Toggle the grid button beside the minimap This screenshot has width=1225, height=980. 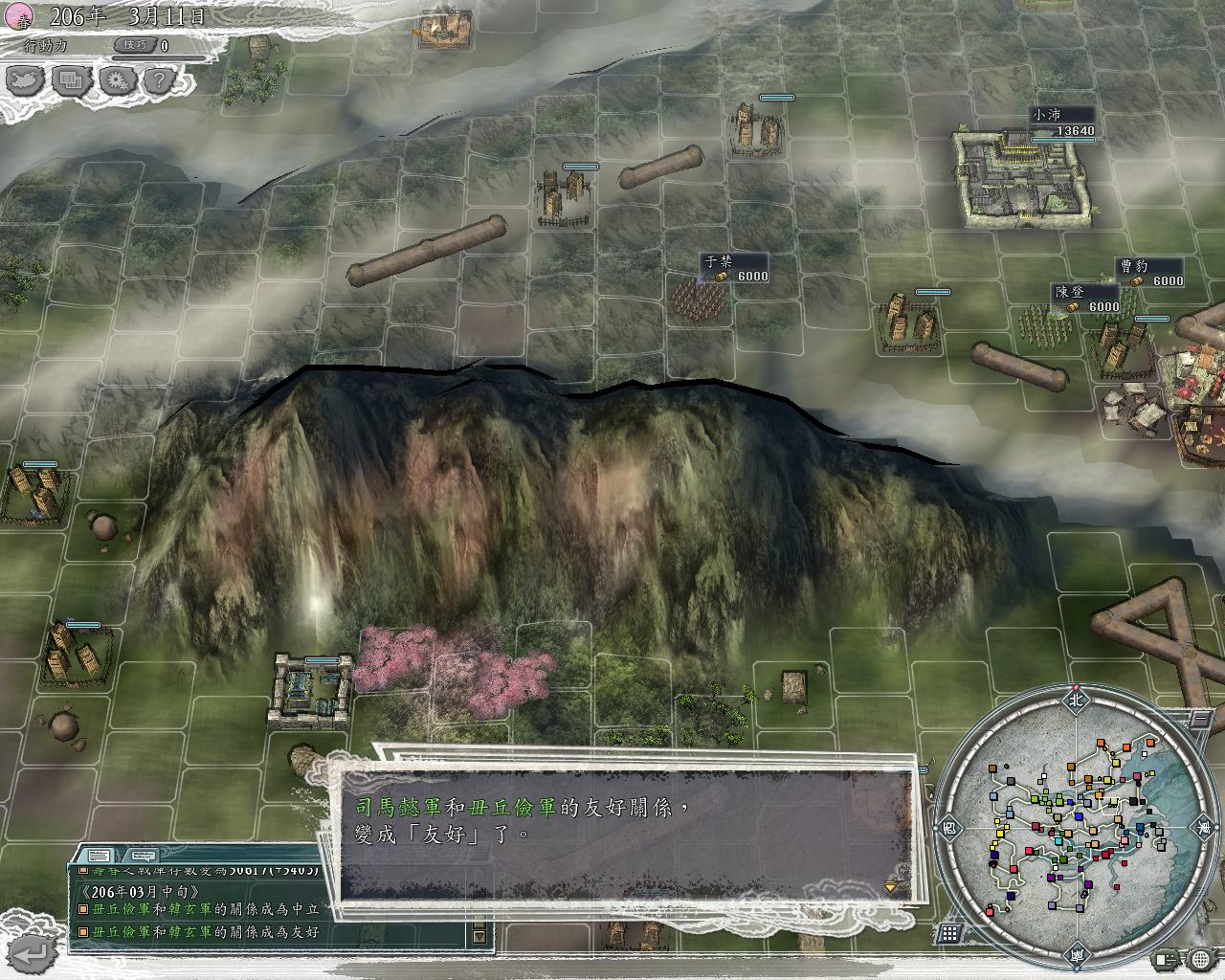[x=949, y=933]
